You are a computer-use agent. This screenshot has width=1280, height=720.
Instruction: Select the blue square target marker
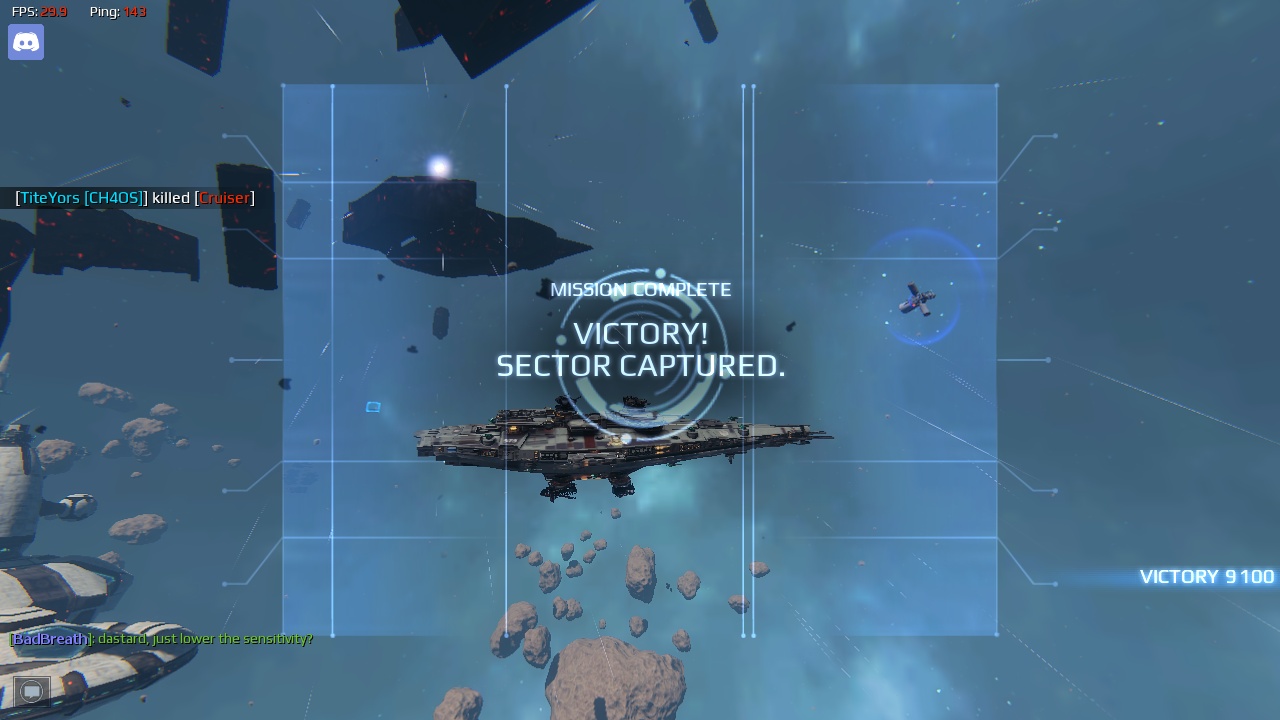coord(371,407)
